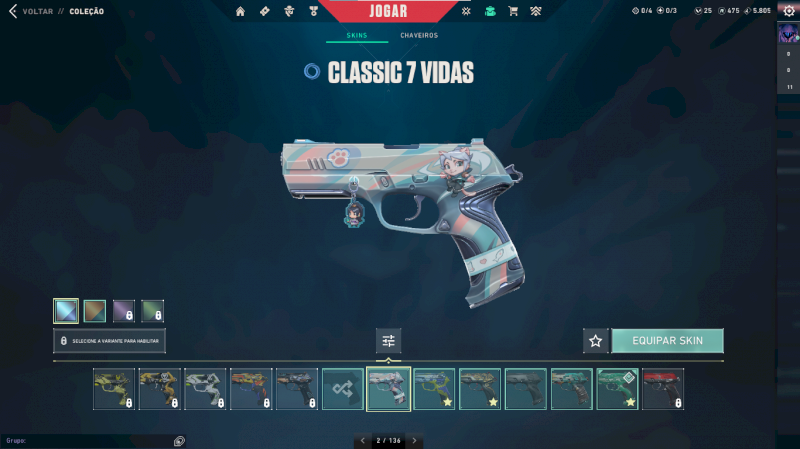
Task: Click the locked variant selection message button
Action: [x=109, y=341]
